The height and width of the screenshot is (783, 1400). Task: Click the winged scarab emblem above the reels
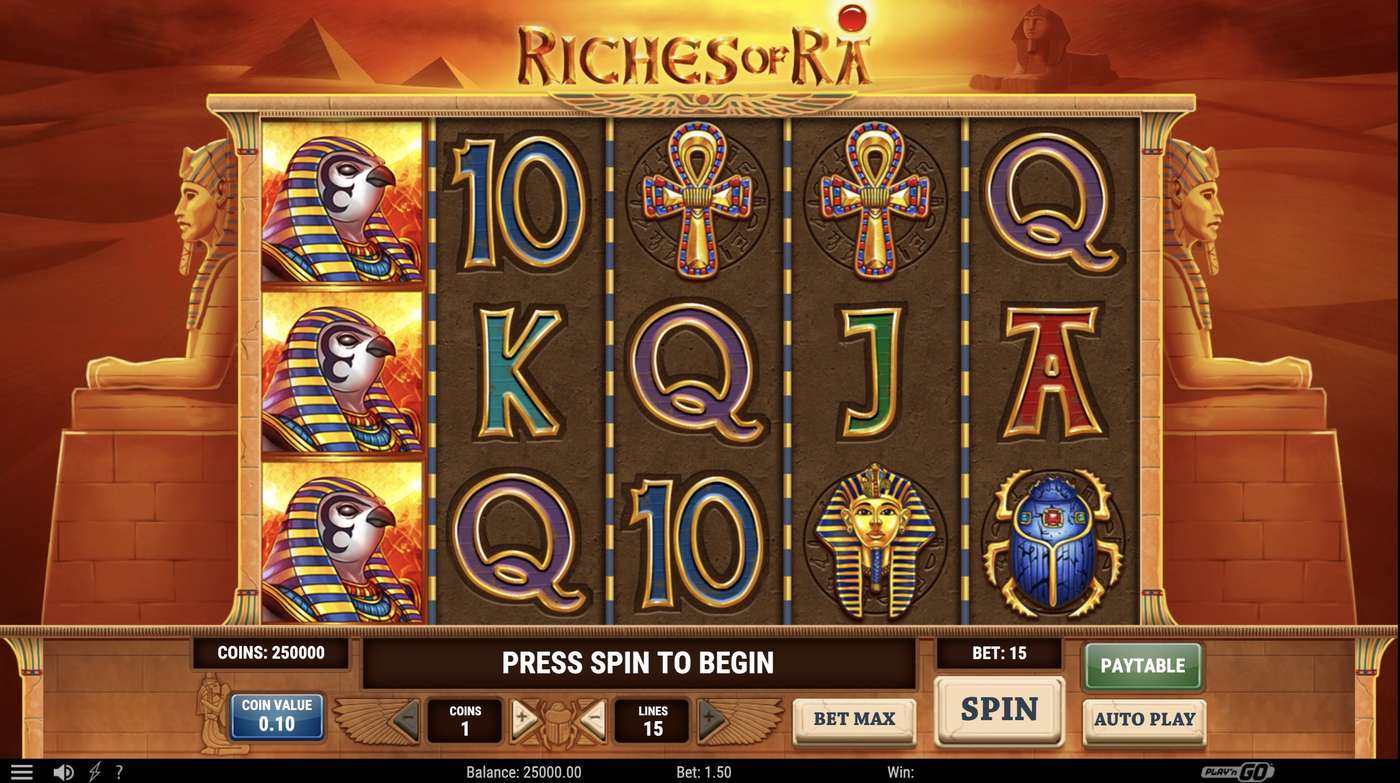click(700, 98)
